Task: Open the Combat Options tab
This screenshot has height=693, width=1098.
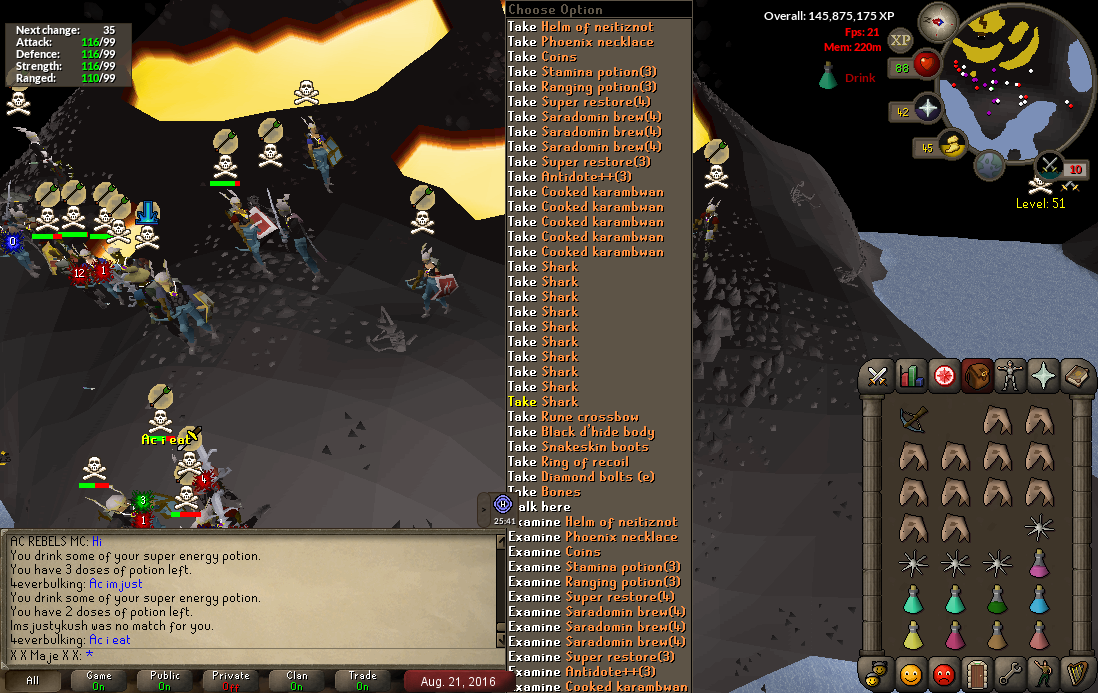Action: pyautogui.click(x=878, y=376)
